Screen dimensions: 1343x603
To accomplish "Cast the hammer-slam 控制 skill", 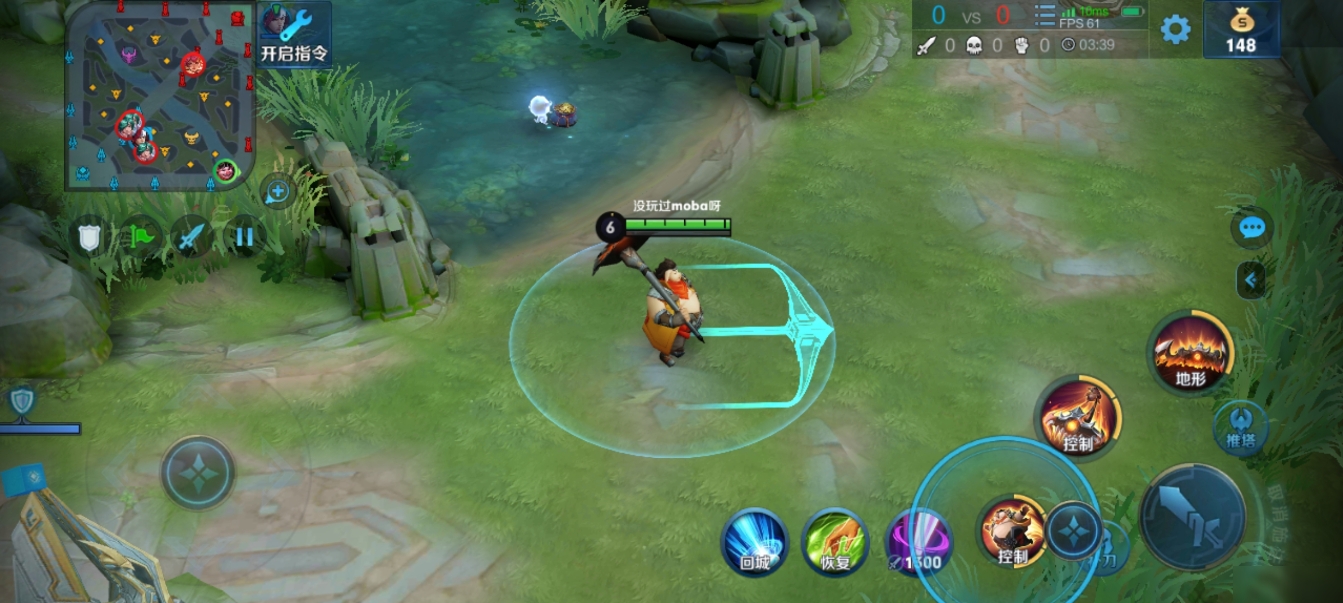I will coord(1078,418).
